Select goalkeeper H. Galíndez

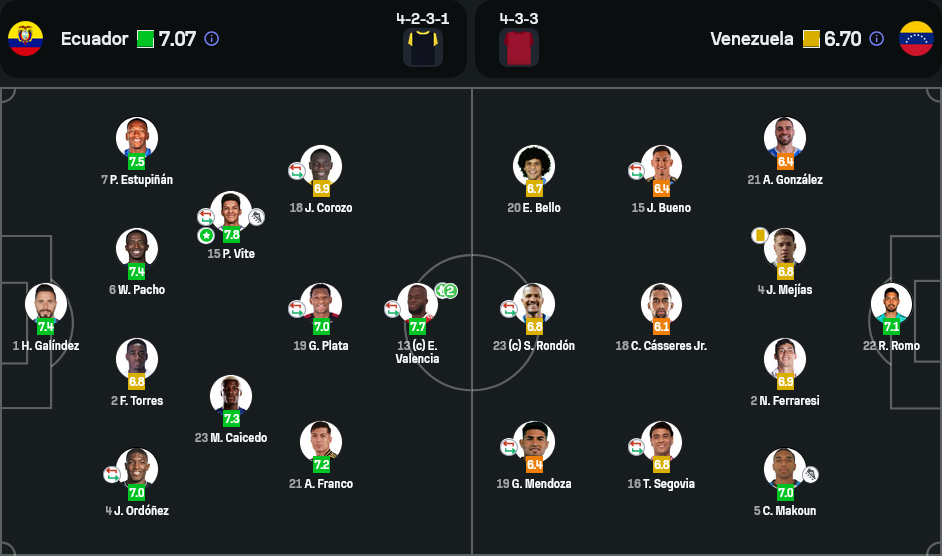(x=46, y=304)
